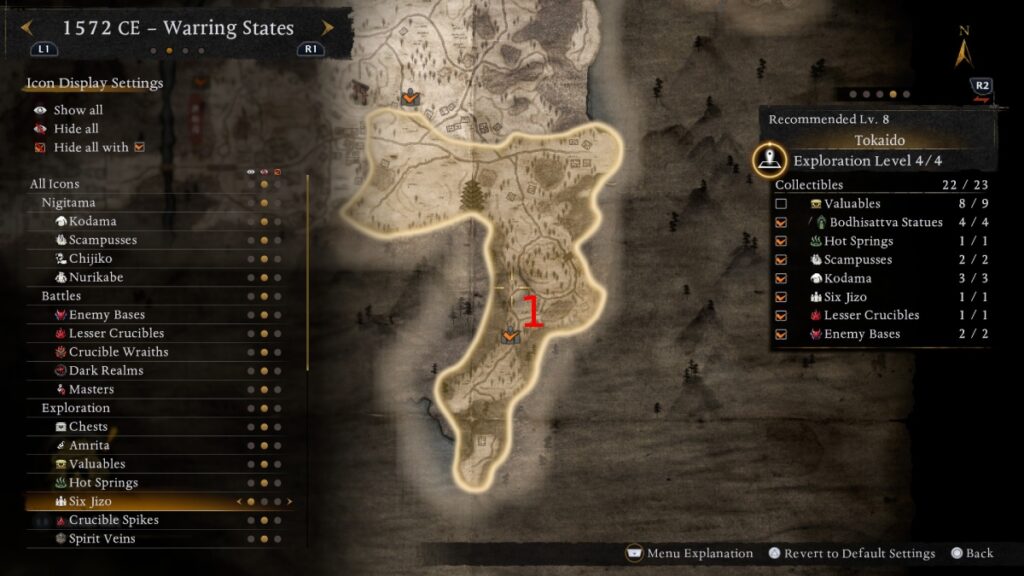Viewport: 1024px width, 576px height.
Task: Choose the Spirit Veins filter row
Action: pyautogui.click(x=101, y=539)
